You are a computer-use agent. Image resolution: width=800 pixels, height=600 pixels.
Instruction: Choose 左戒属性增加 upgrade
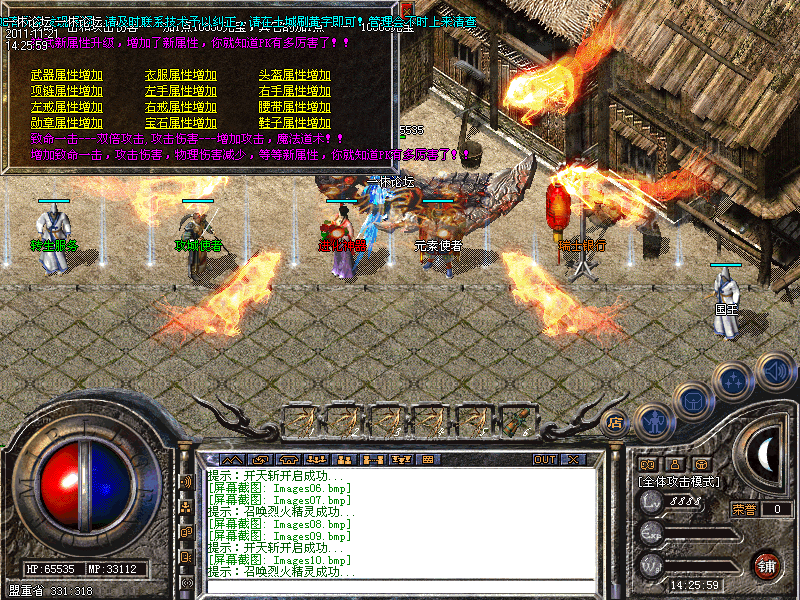pyautogui.click(x=67, y=107)
